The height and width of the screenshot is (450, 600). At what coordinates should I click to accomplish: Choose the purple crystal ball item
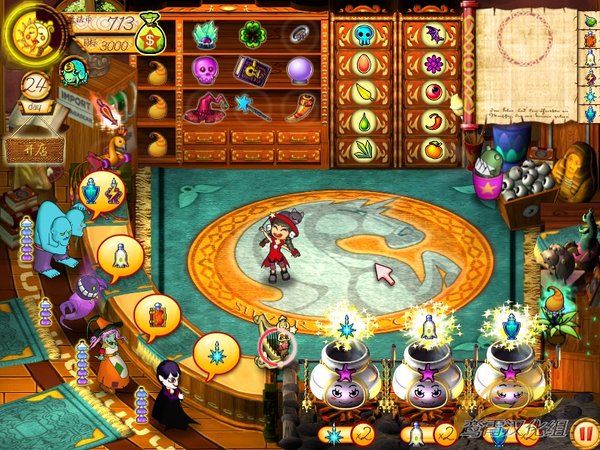click(300, 70)
